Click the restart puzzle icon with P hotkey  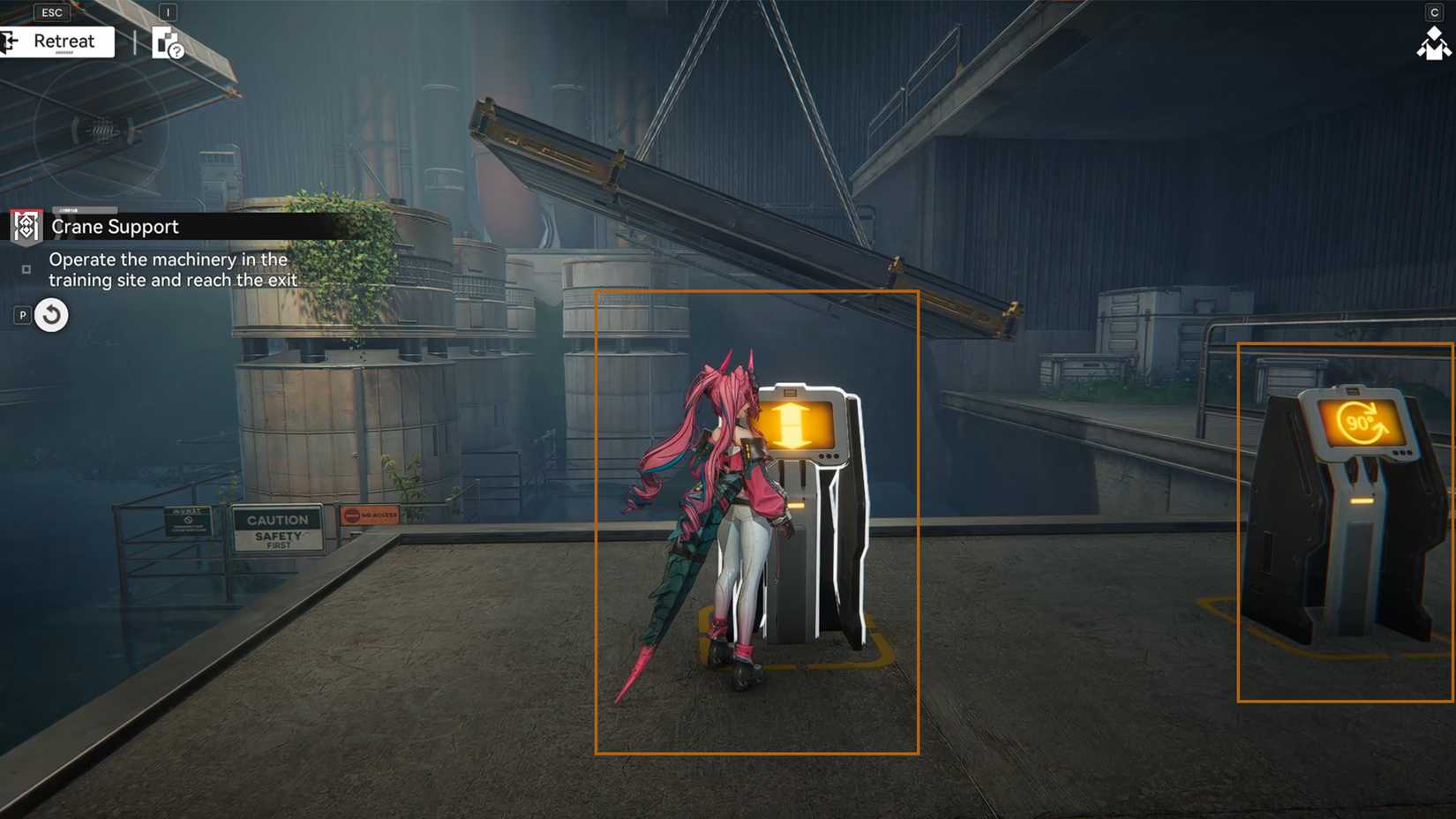[50, 314]
